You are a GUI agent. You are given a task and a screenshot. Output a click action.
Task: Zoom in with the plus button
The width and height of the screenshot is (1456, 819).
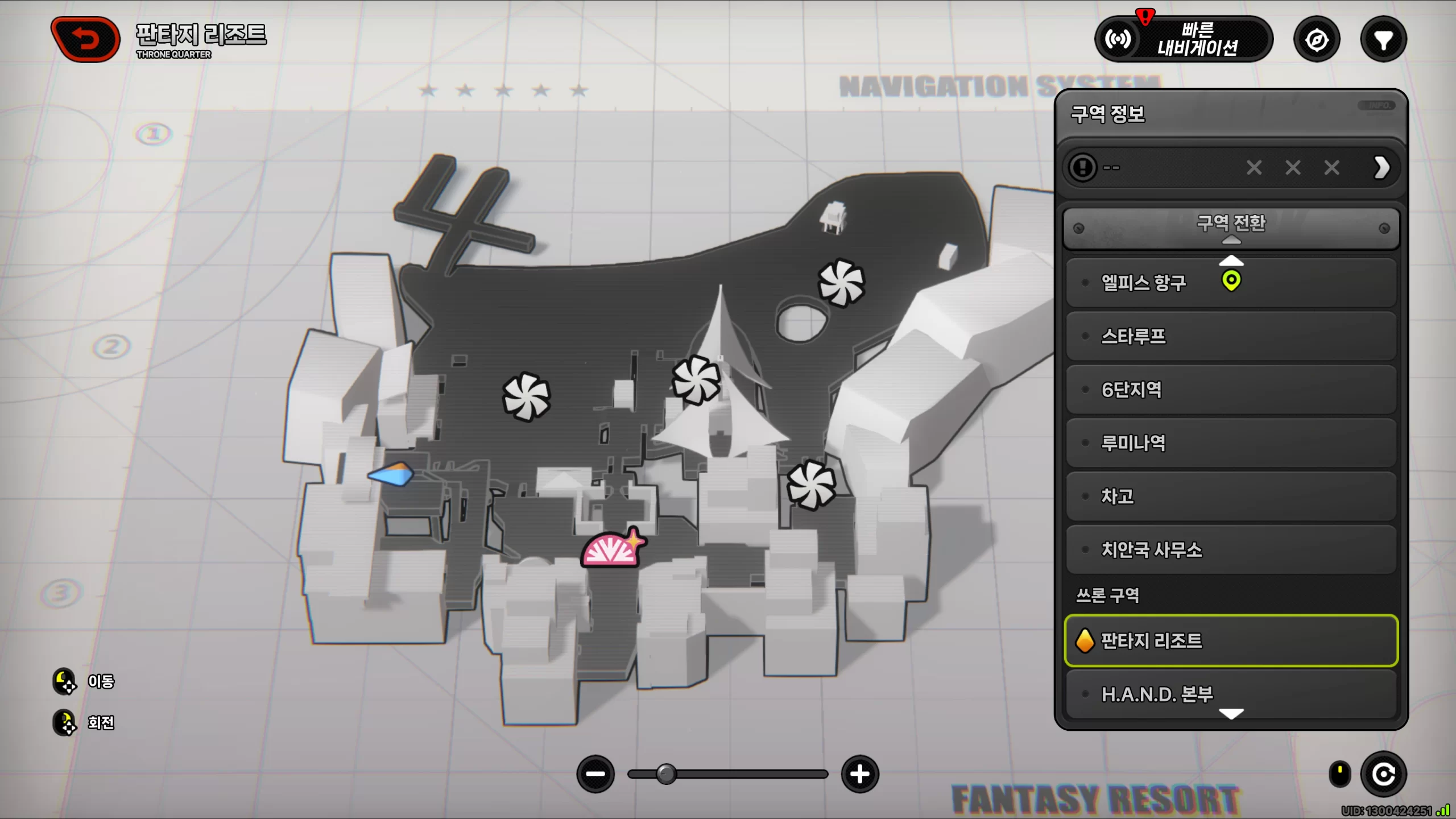(x=859, y=774)
